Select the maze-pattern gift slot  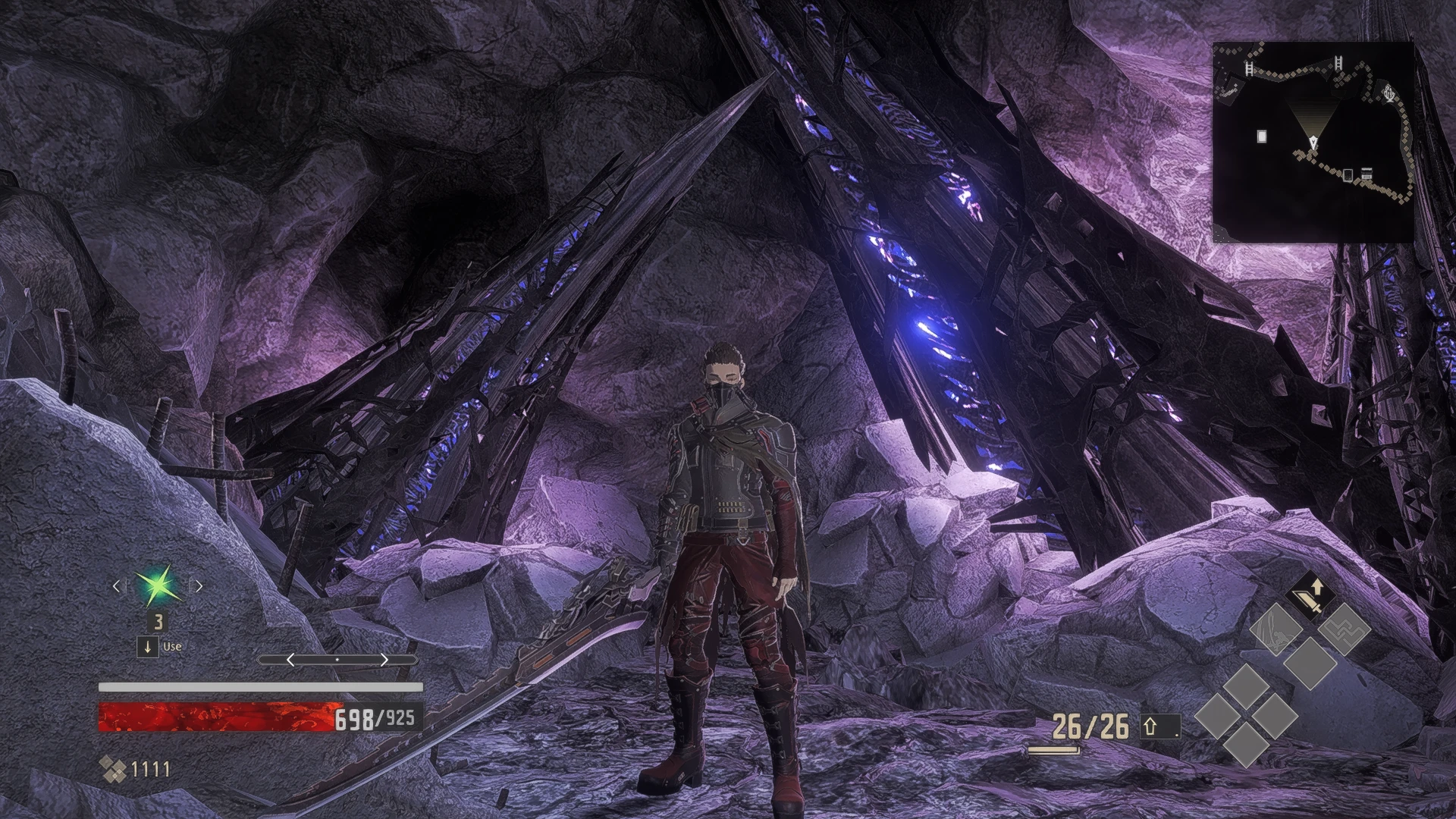pyautogui.click(x=1344, y=629)
